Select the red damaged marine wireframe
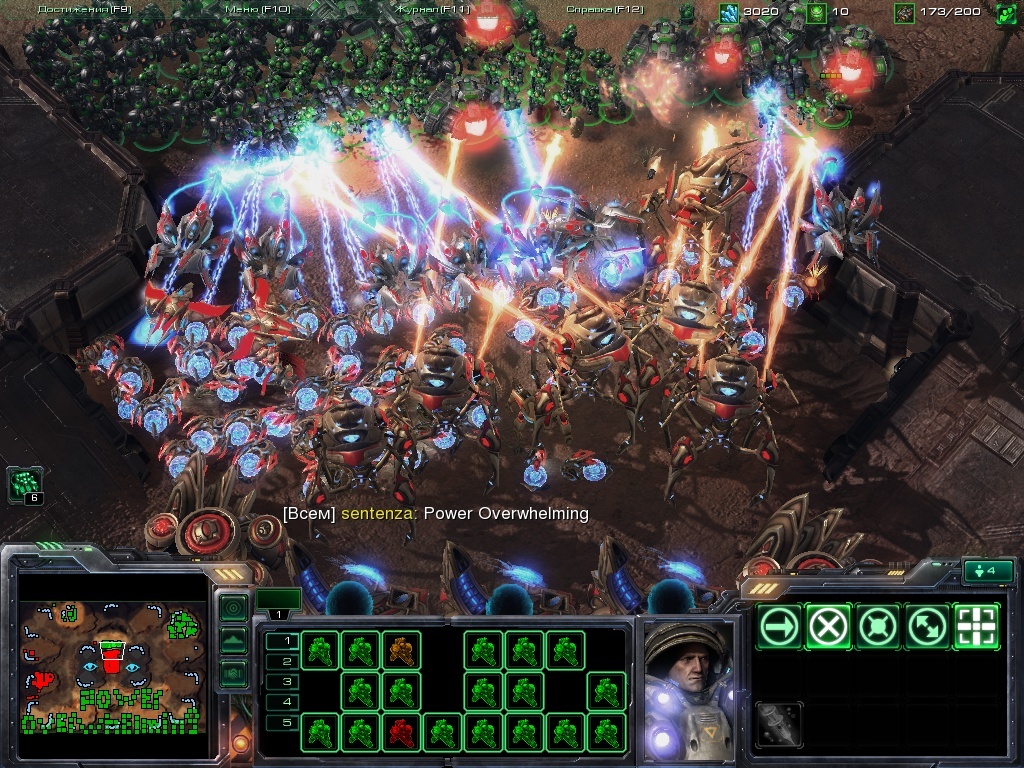Viewport: 1024px width, 768px height. click(401, 731)
